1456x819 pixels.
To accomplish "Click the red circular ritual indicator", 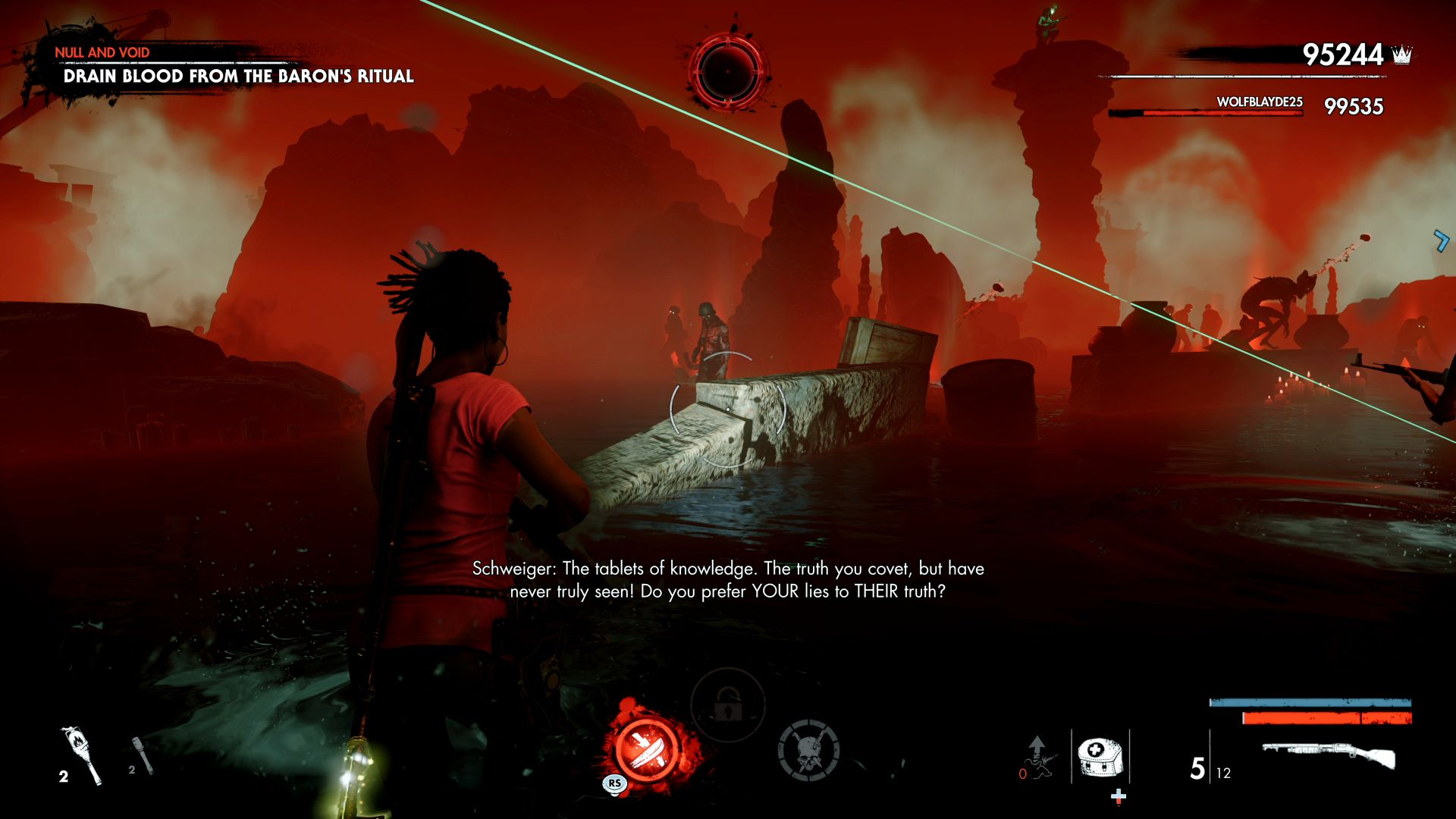I will [728, 71].
